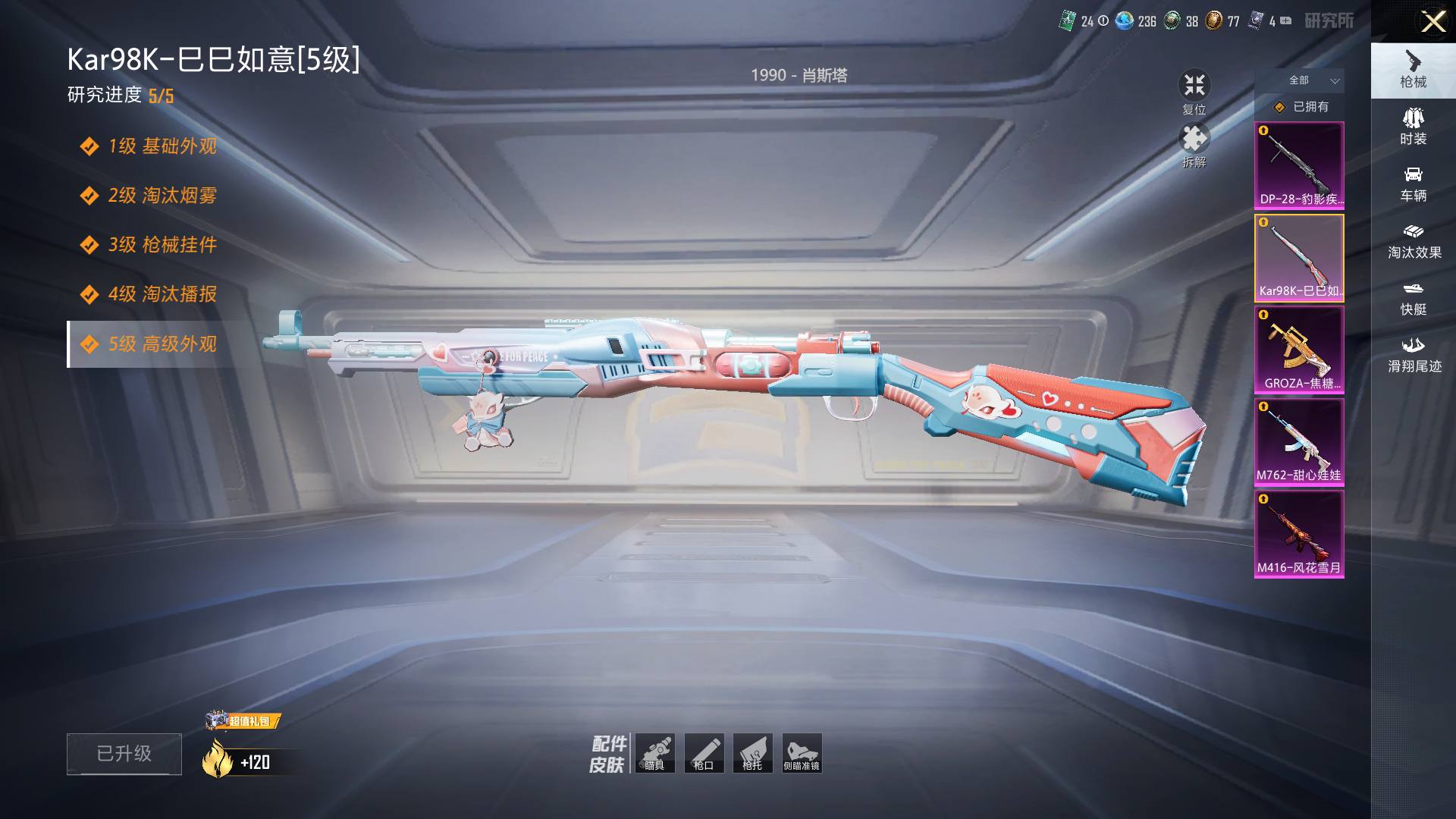Click the 复位 reset view button
The image size is (1456, 819).
1194,92
